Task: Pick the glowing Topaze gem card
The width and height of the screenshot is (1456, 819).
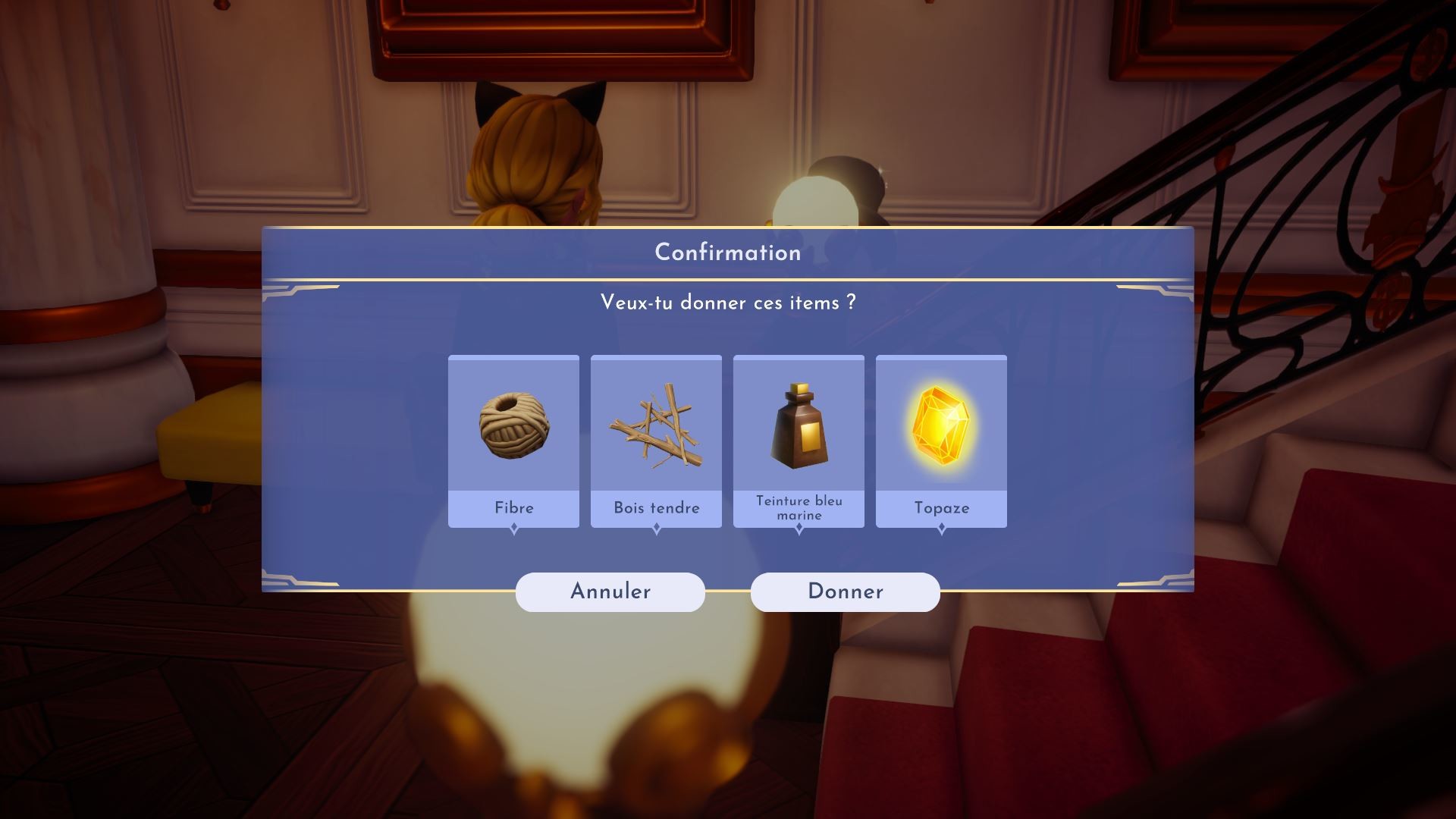Action: pyautogui.click(x=941, y=440)
